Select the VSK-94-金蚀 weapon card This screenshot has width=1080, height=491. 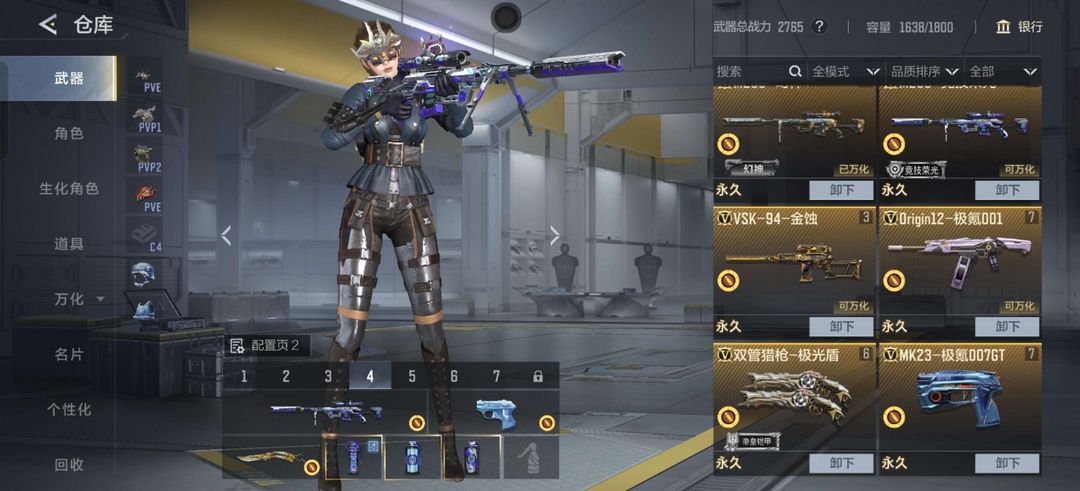click(794, 262)
